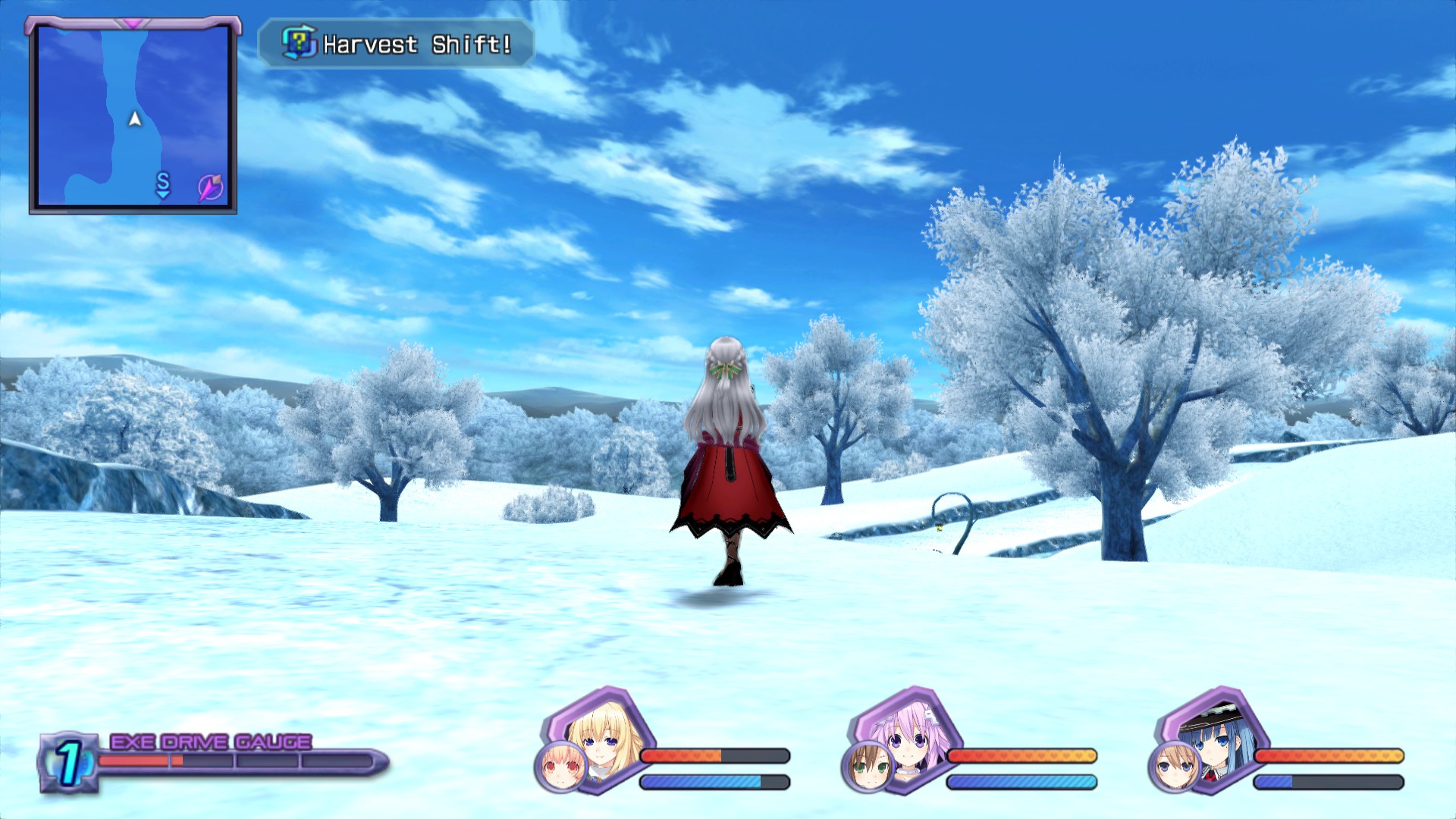This screenshot has width=1456, height=819.
Task: Click the light-brown-haired partner portrait beside the capped girl
Action: point(1175,767)
